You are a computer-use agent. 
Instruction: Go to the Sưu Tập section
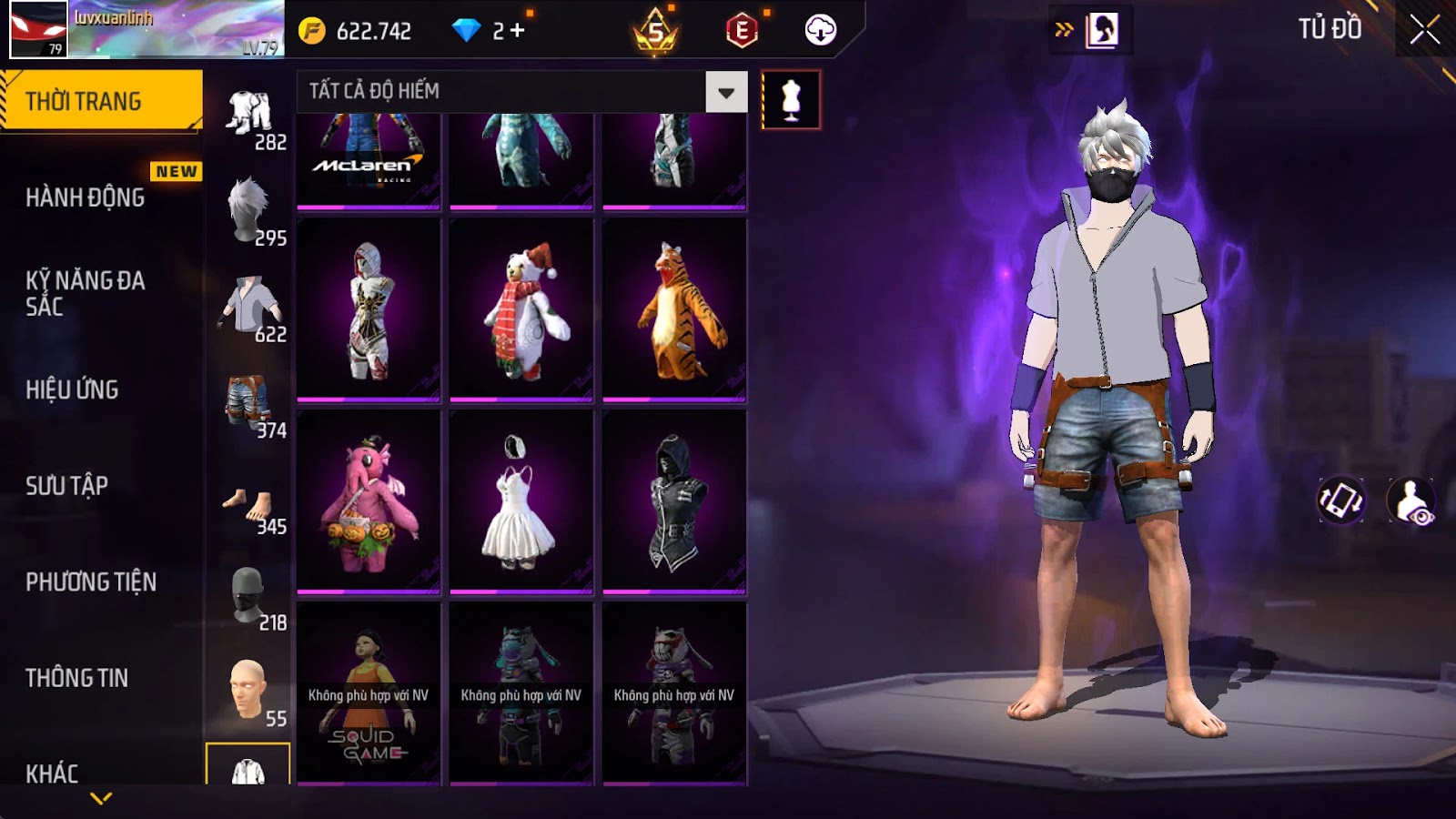66,486
